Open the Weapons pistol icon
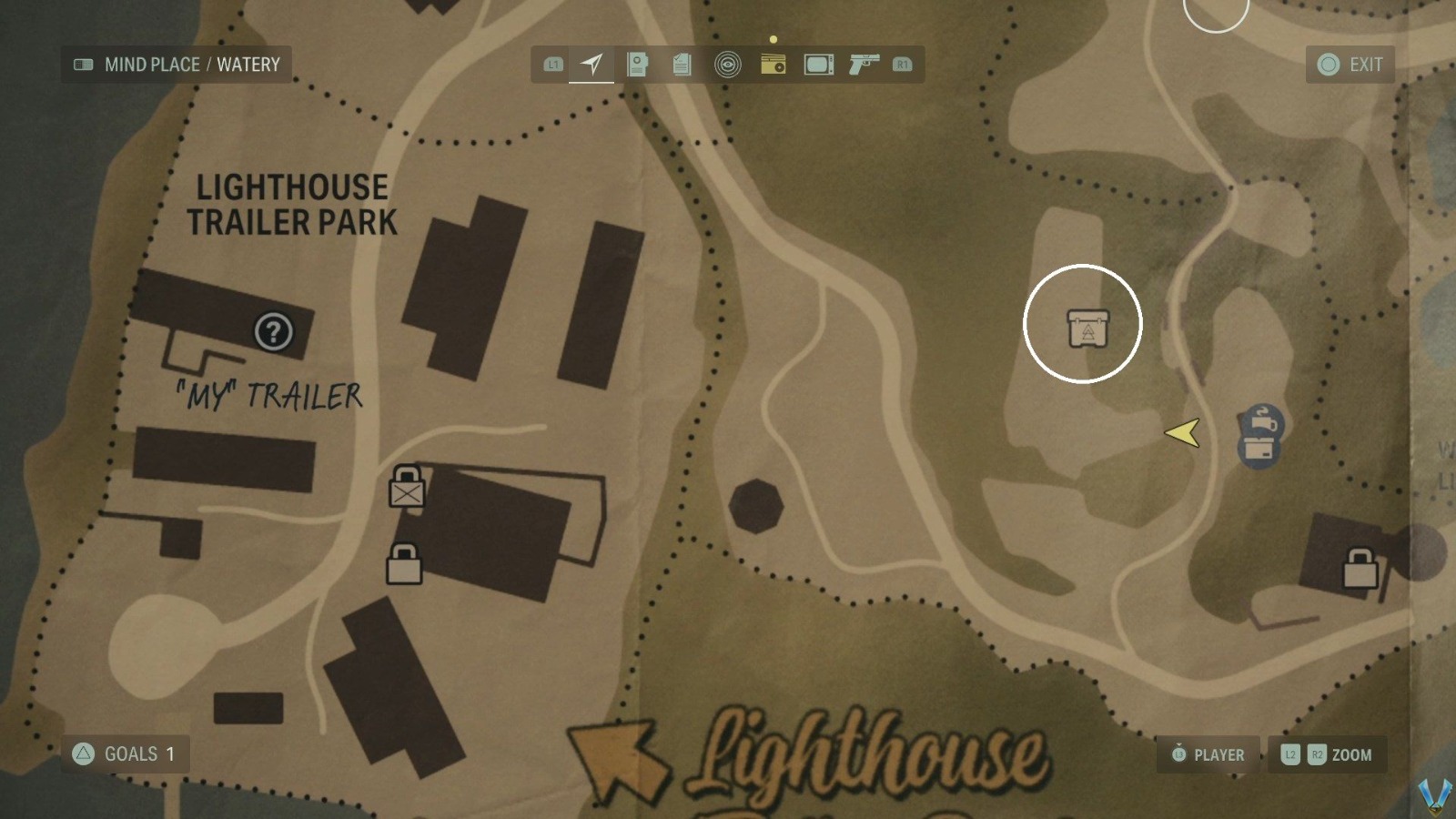1456x819 pixels. (x=863, y=64)
